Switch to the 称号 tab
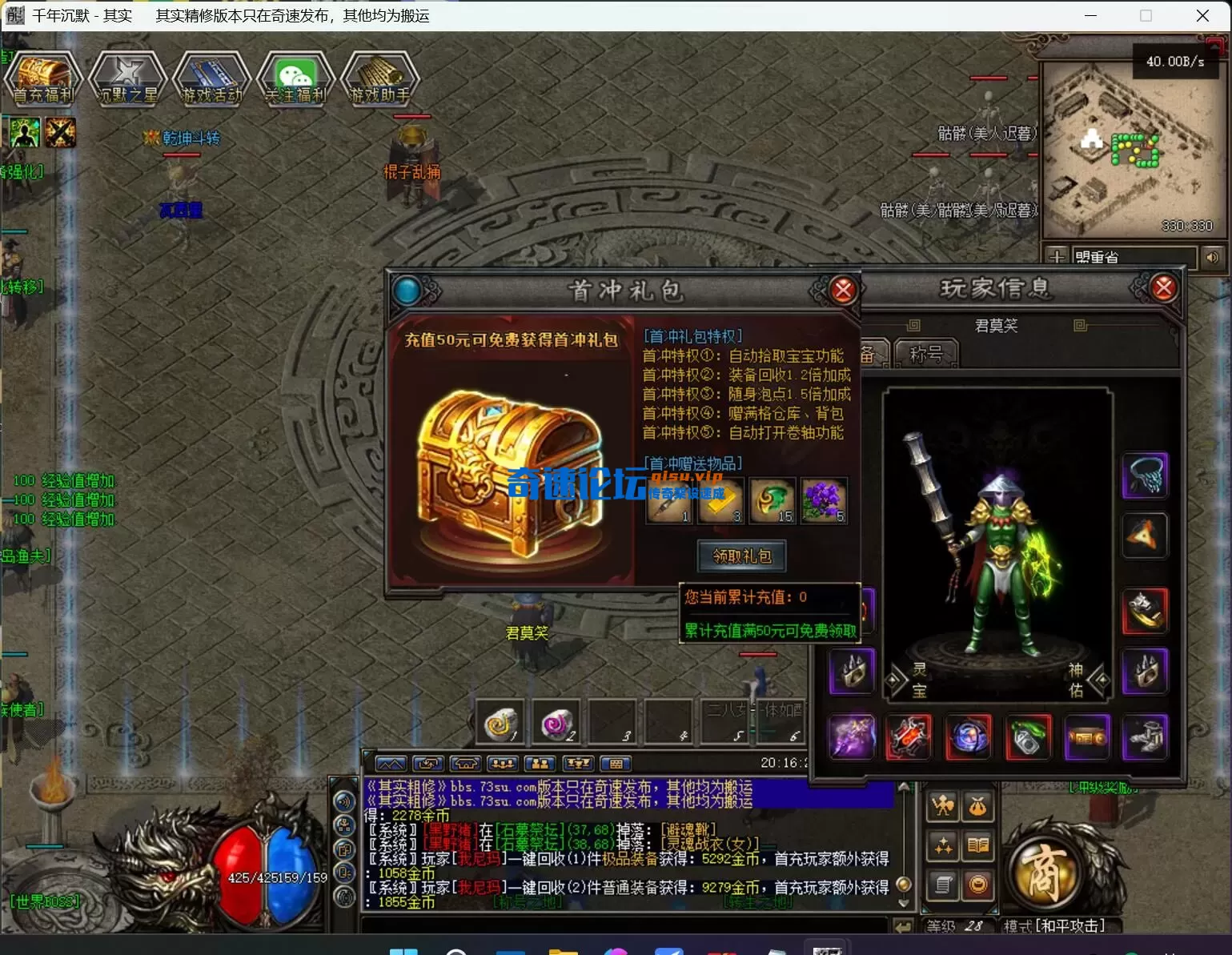Image resolution: width=1232 pixels, height=955 pixels. click(925, 354)
